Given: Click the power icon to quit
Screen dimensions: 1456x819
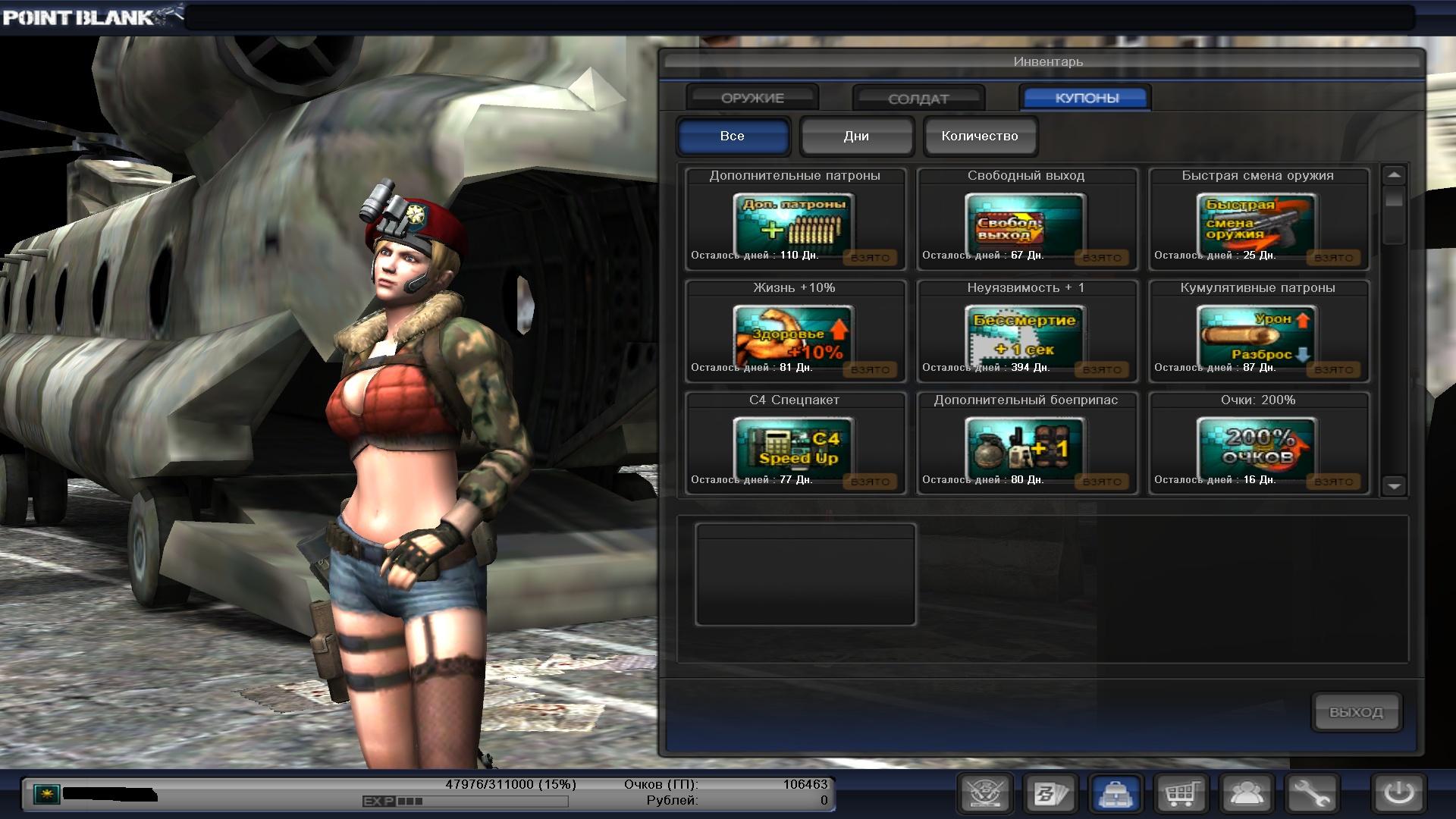Looking at the screenshot, I should click(x=1398, y=794).
